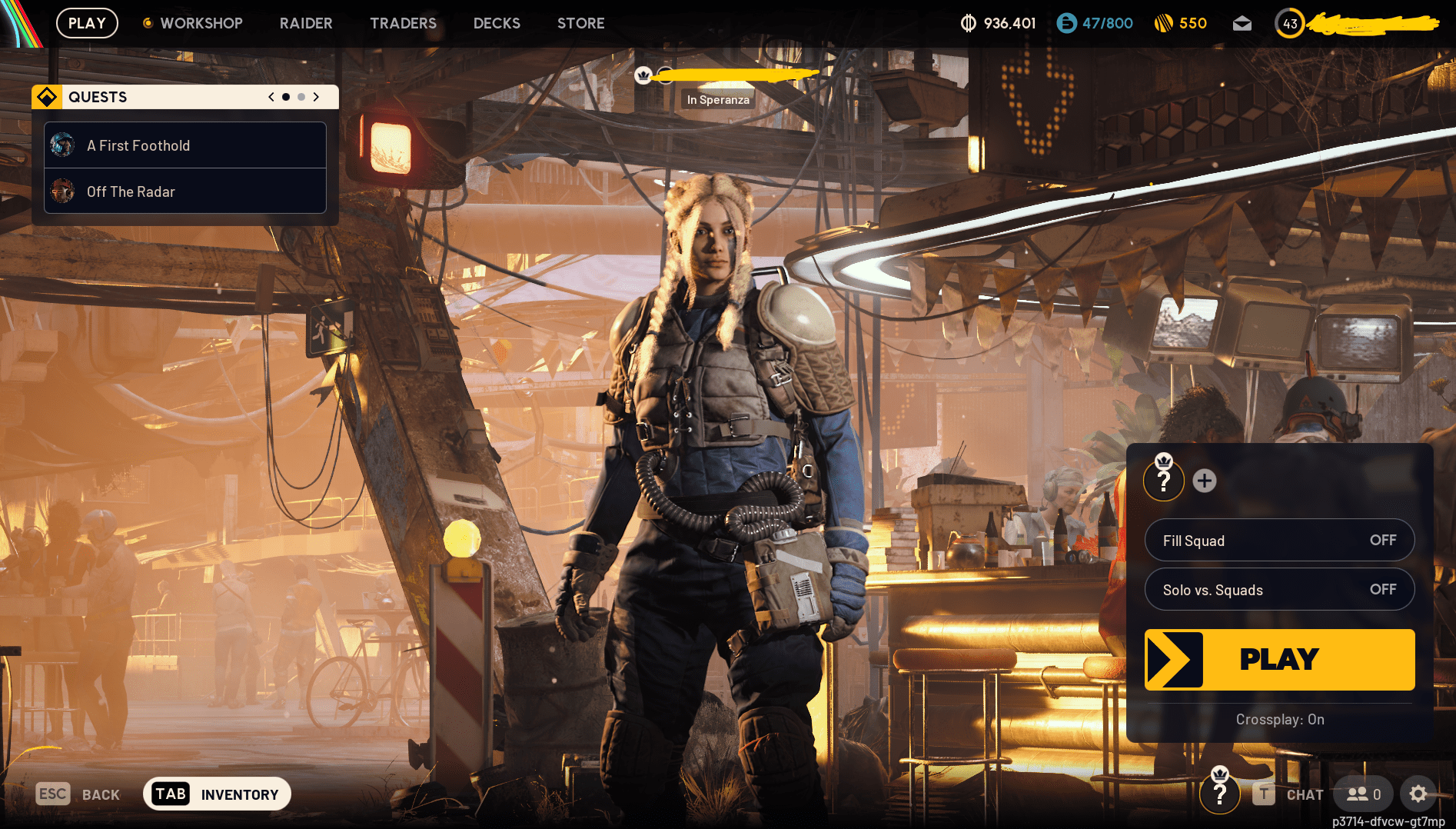
Task: Select the second quest page dot indicator
Action: point(301,97)
